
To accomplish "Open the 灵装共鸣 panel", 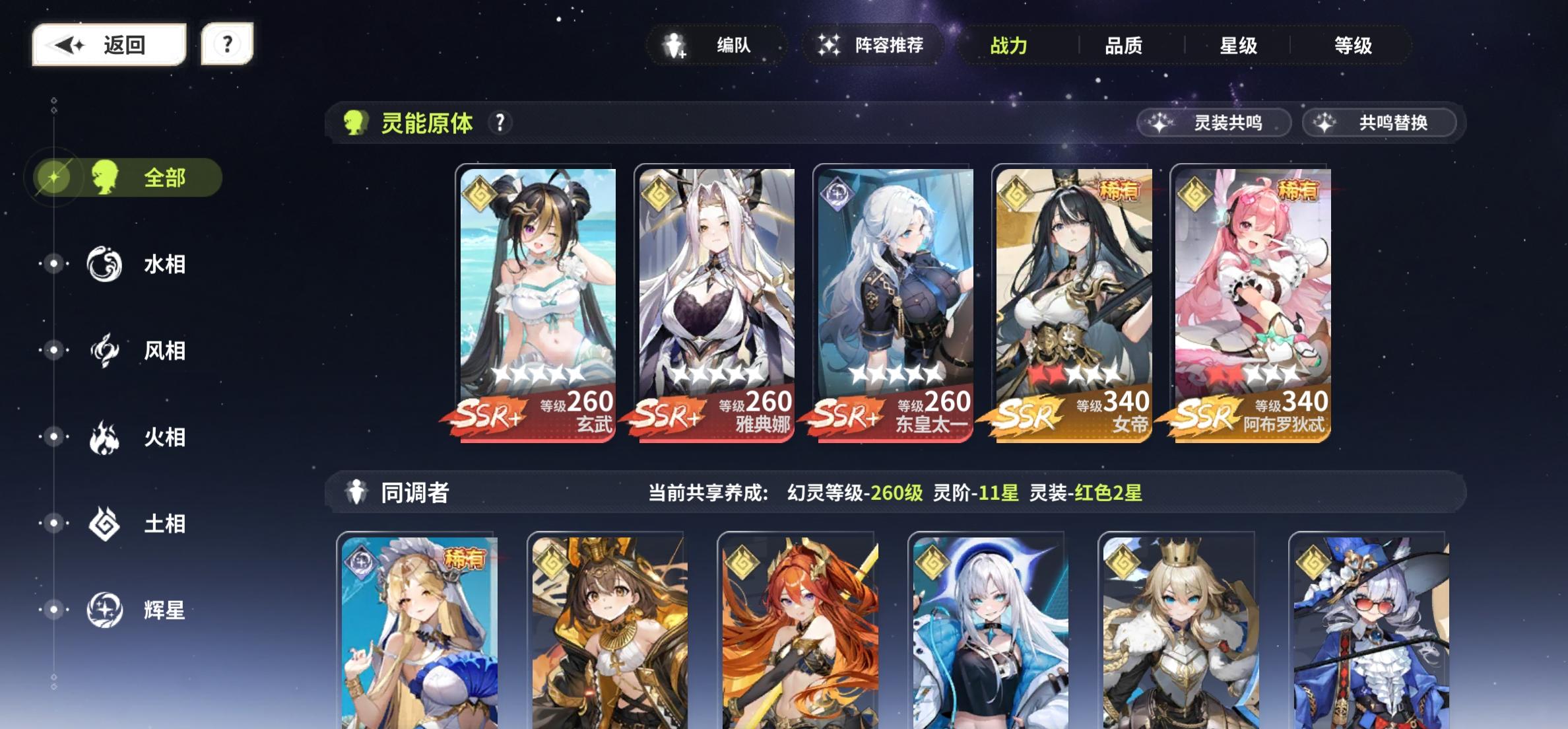I will [x=1214, y=122].
